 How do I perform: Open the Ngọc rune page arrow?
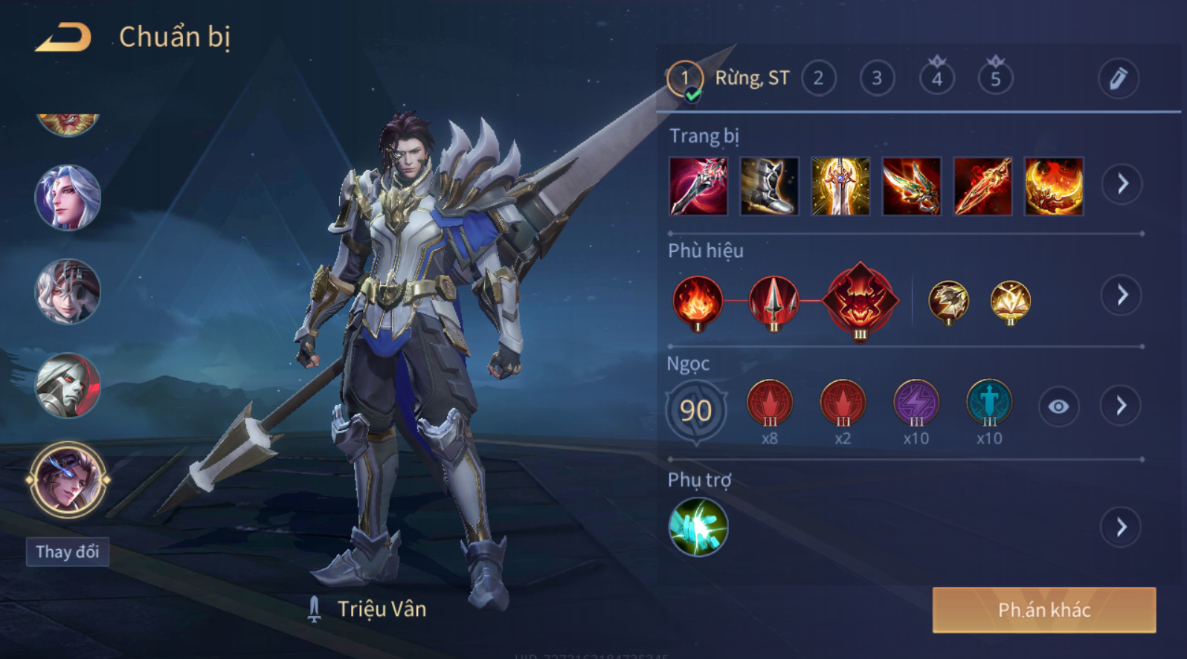(1121, 405)
